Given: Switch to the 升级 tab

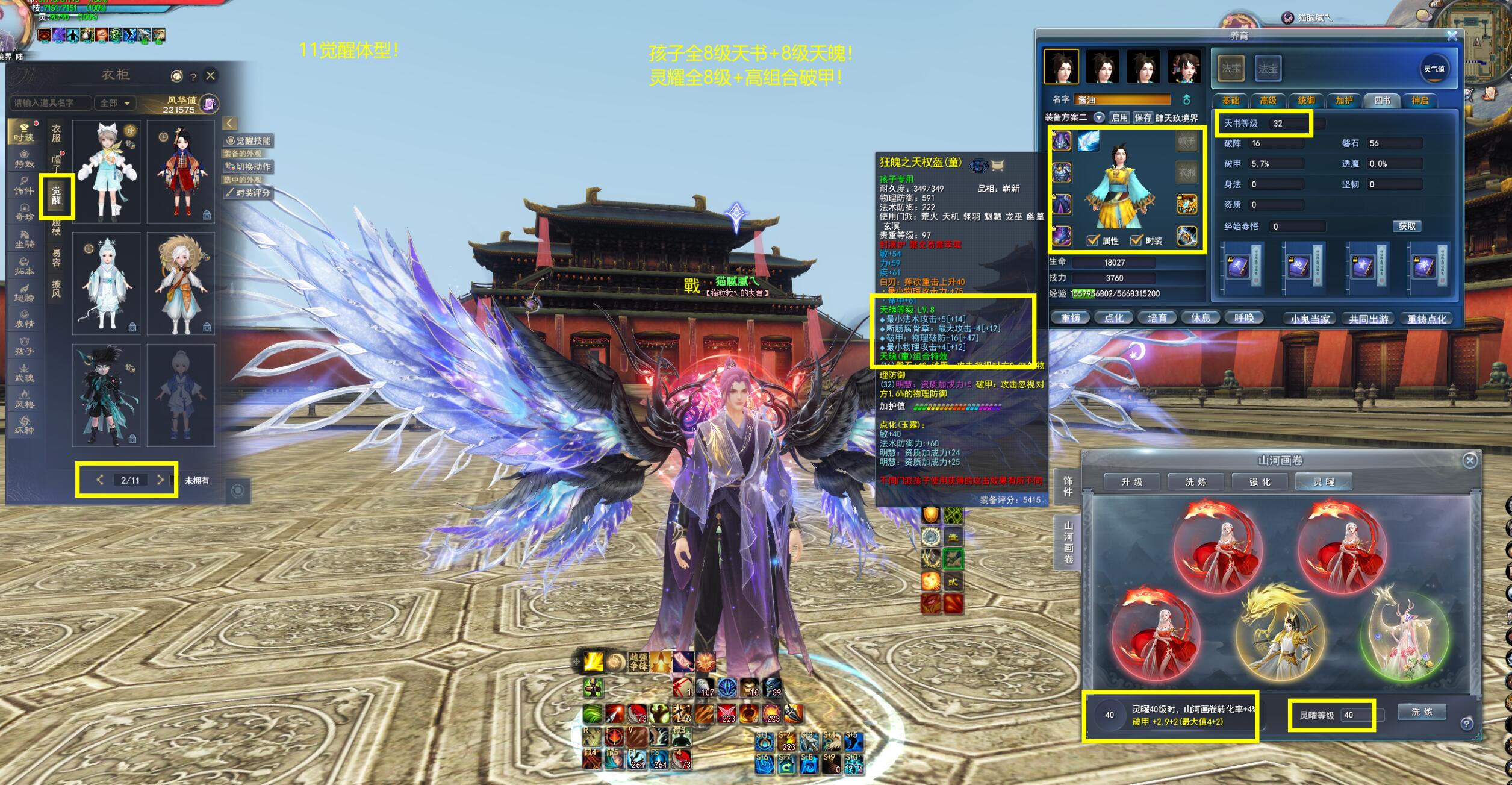Looking at the screenshot, I should pyautogui.click(x=1132, y=481).
